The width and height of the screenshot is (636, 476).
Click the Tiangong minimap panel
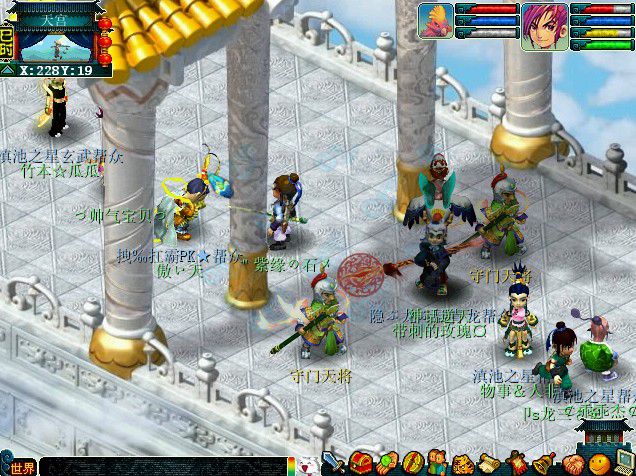[x=55, y=38]
